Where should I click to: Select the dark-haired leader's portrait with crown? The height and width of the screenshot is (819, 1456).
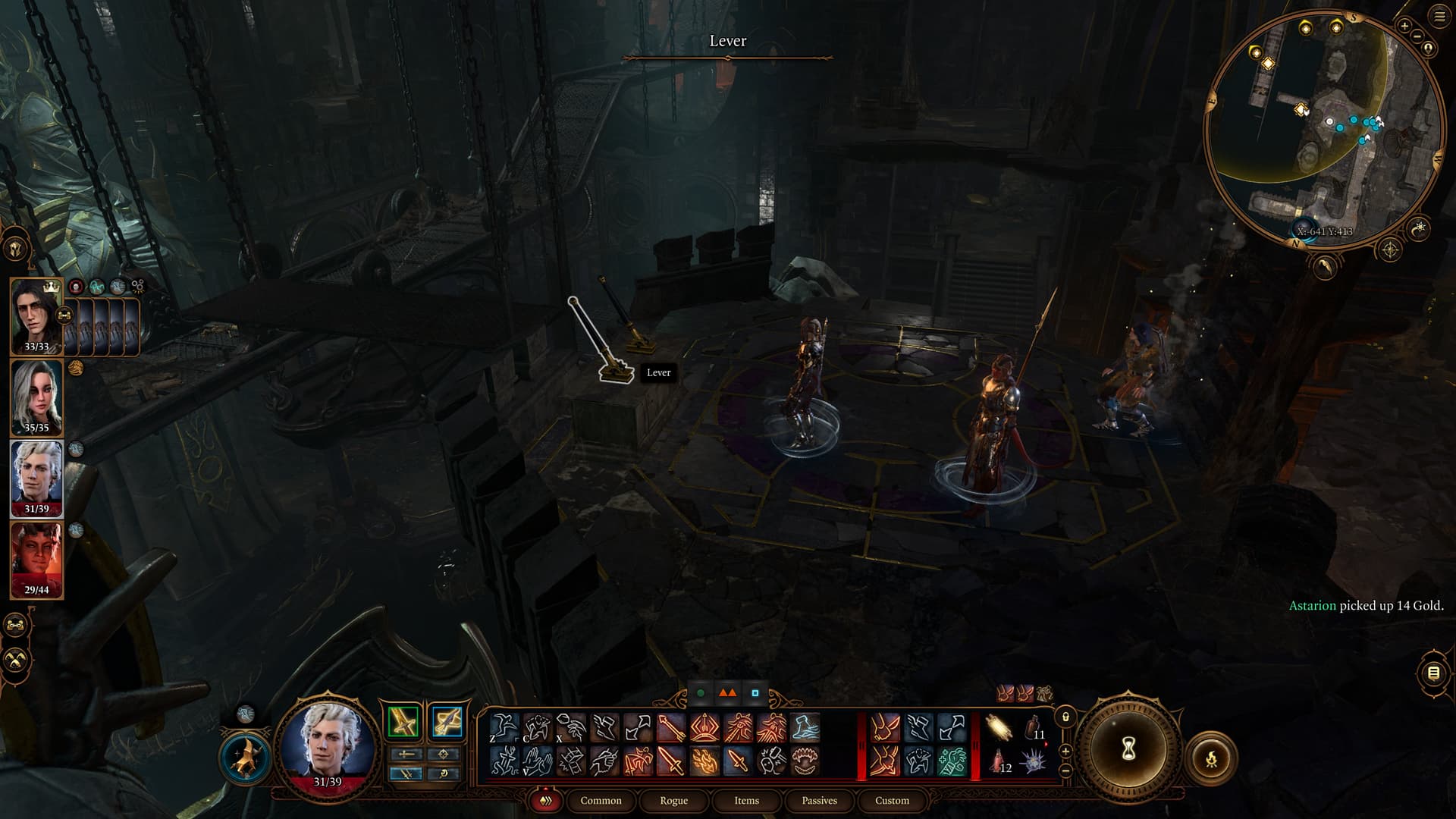point(36,316)
